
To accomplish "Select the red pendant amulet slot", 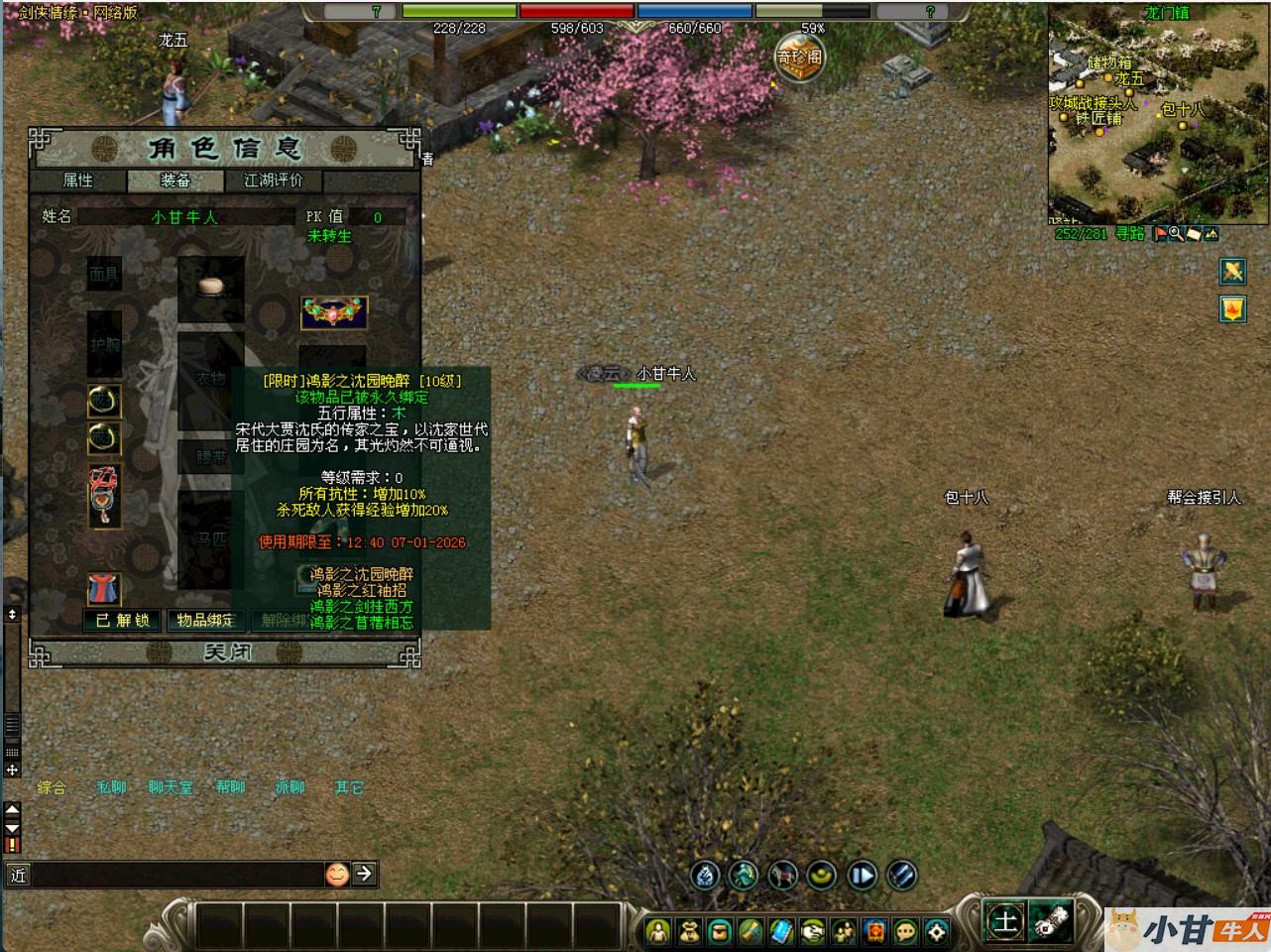I will click(104, 495).
